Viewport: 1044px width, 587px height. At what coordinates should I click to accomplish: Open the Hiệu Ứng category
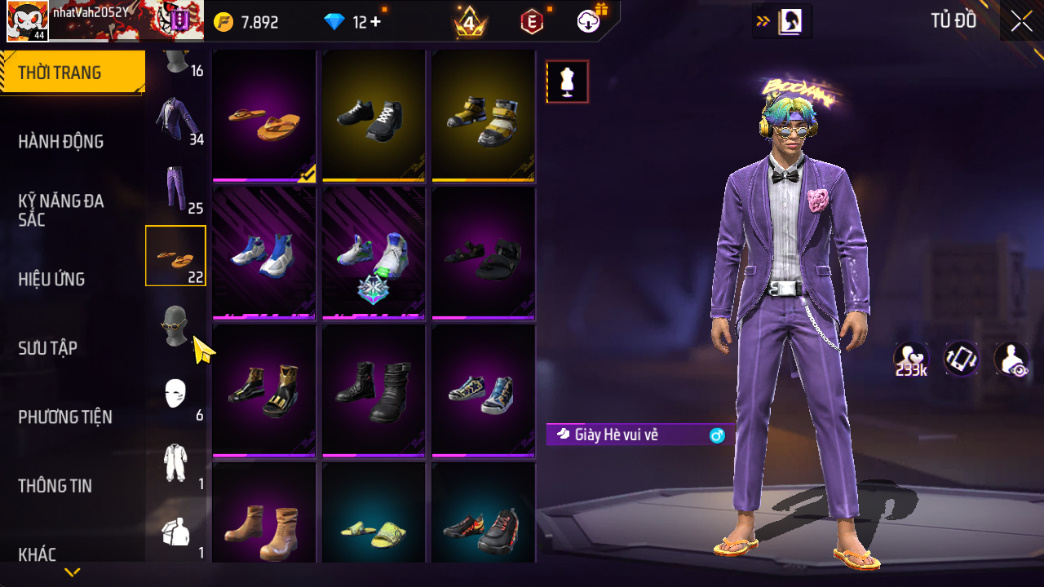click(x=51, y=279)
